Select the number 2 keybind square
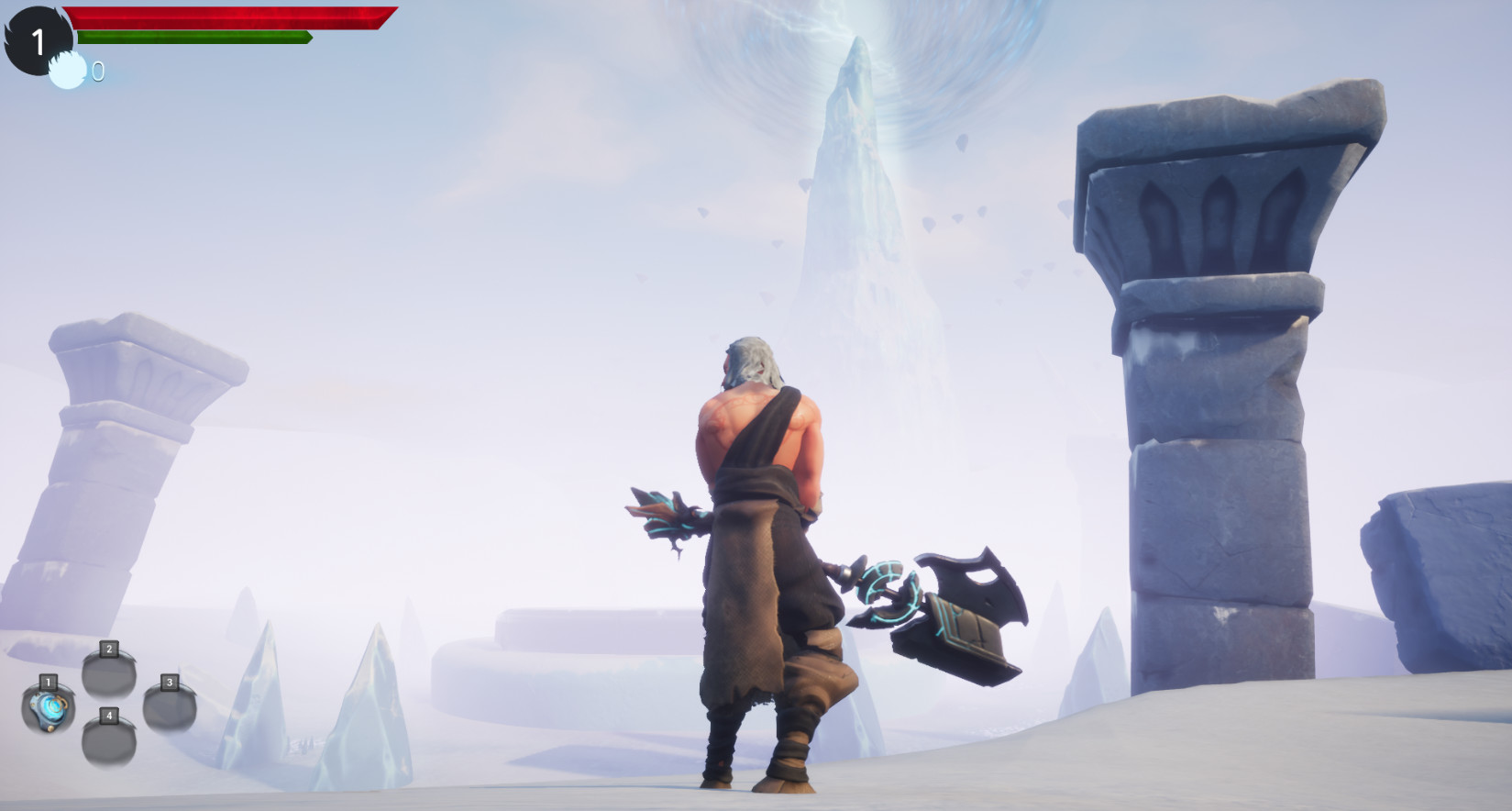1512x811 pixels. point(107,649)
